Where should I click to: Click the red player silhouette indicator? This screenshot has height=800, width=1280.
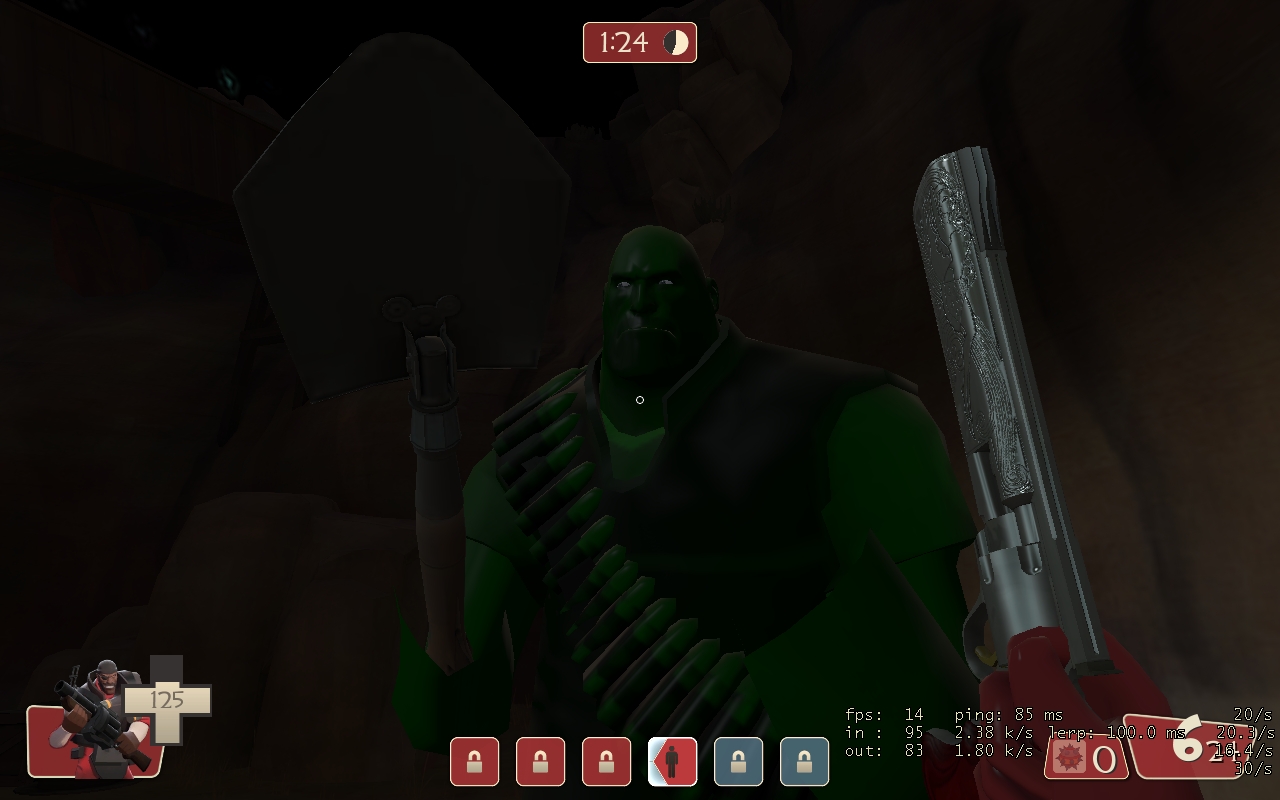(x=672, y=761)
